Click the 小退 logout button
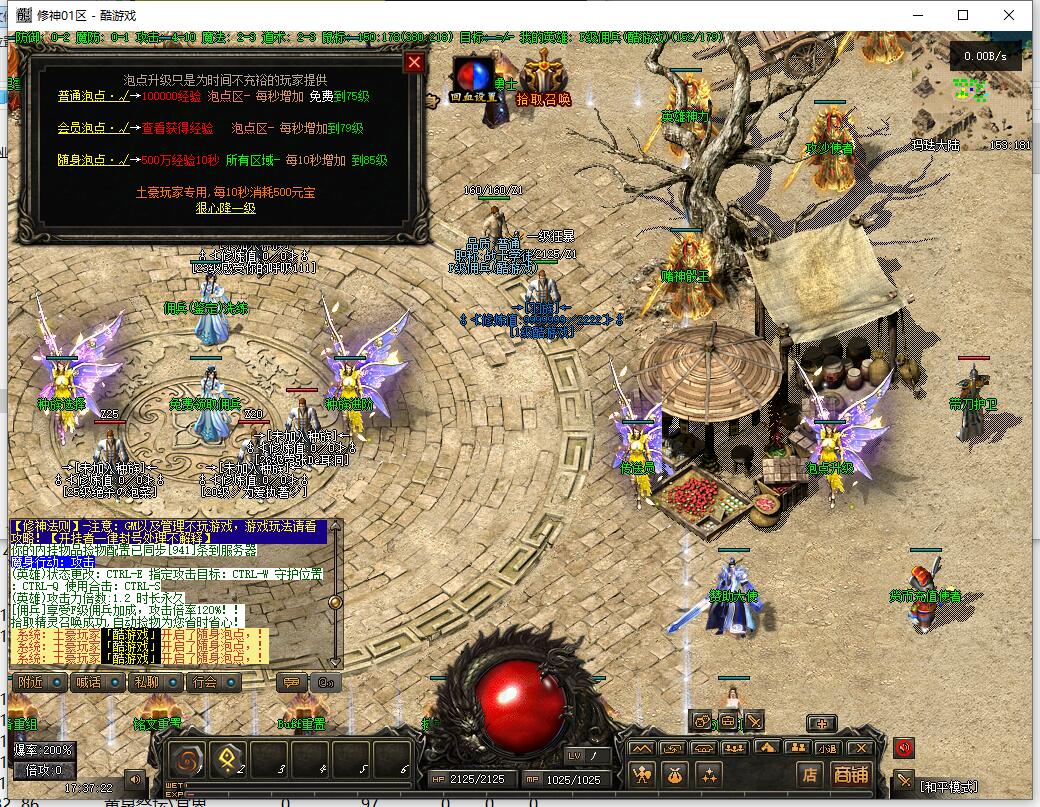Screen dimensions: 1040x807 [827, 748]
